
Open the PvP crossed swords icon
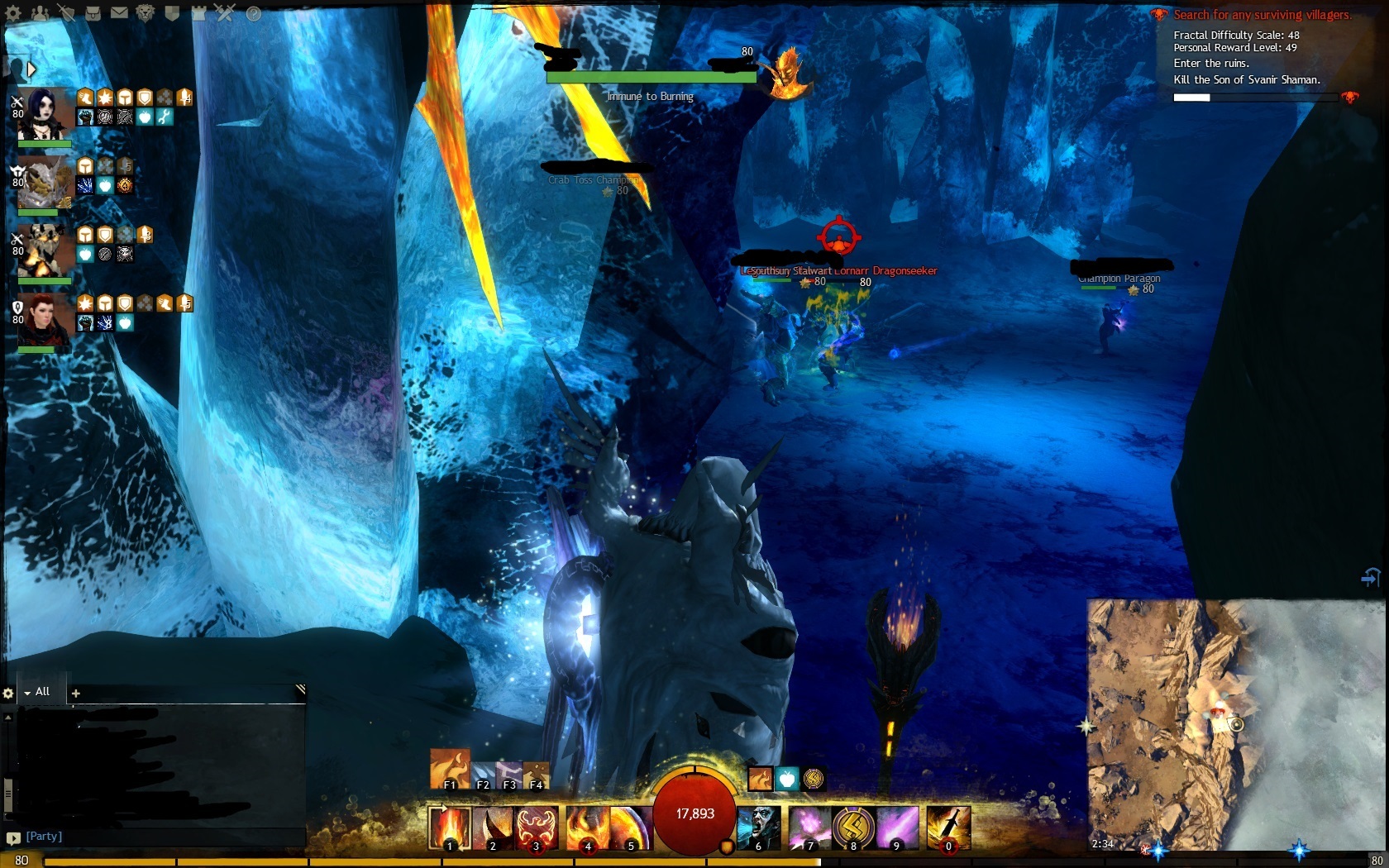tap(225, 13)
